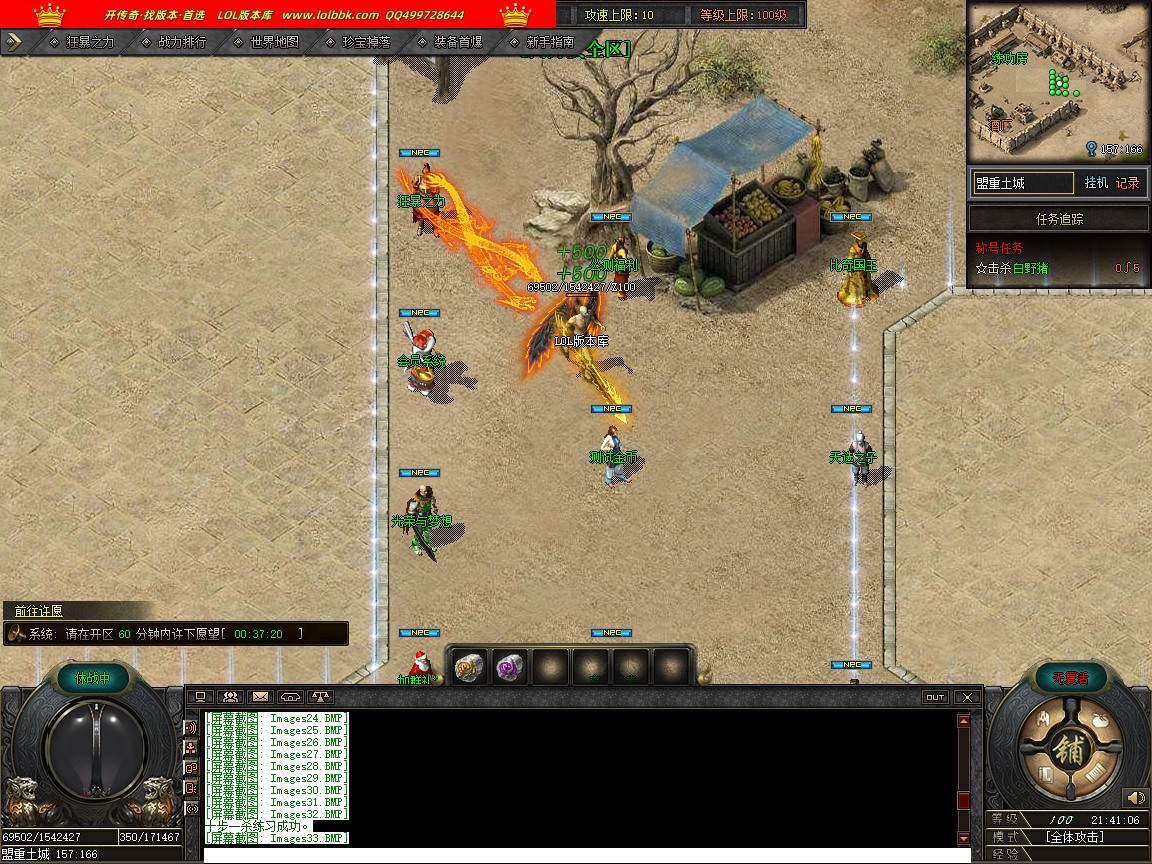This screenshot has height=864, width=1152.
Task: Click the 休战中 status button
Action: click(x=93, y=678)
